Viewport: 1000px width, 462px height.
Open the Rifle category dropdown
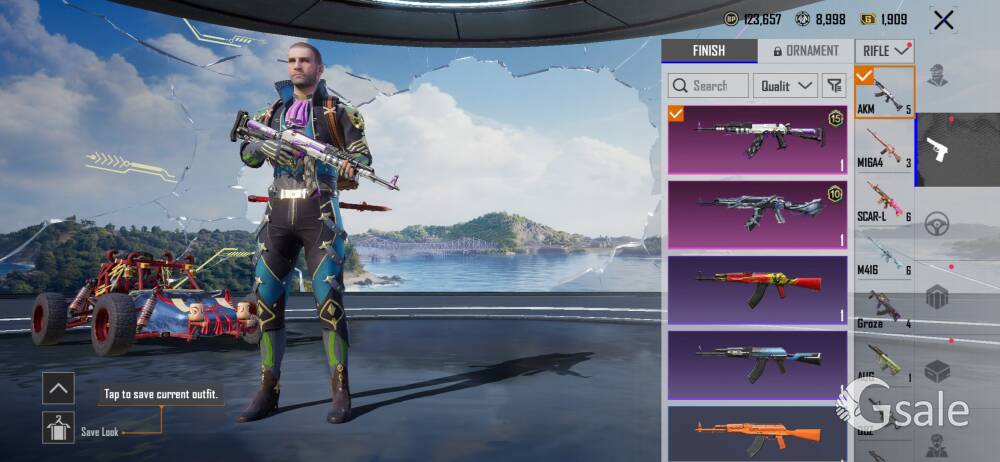pos(884,51)
